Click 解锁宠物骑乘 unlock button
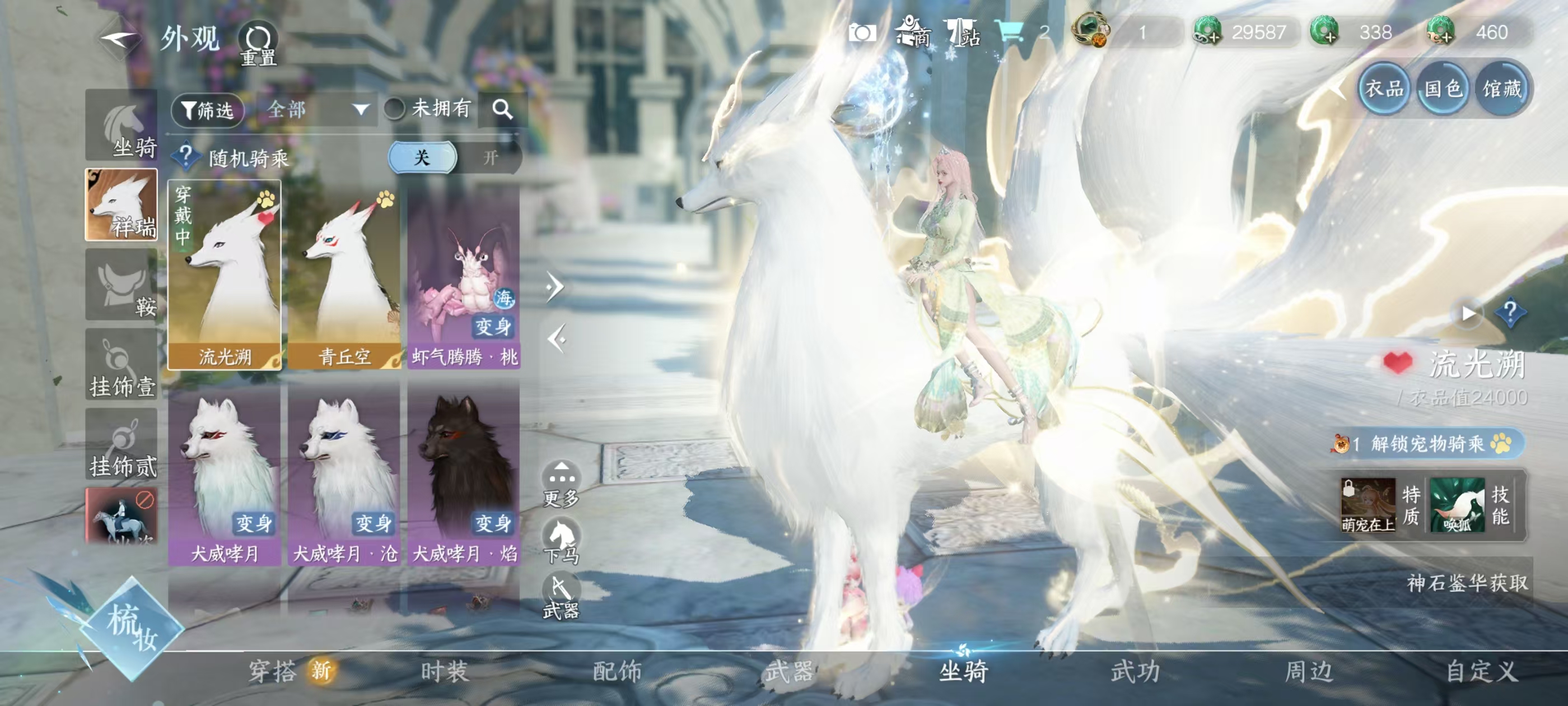This screenshot has width=1568, height=706. (x=1427, y=443)
